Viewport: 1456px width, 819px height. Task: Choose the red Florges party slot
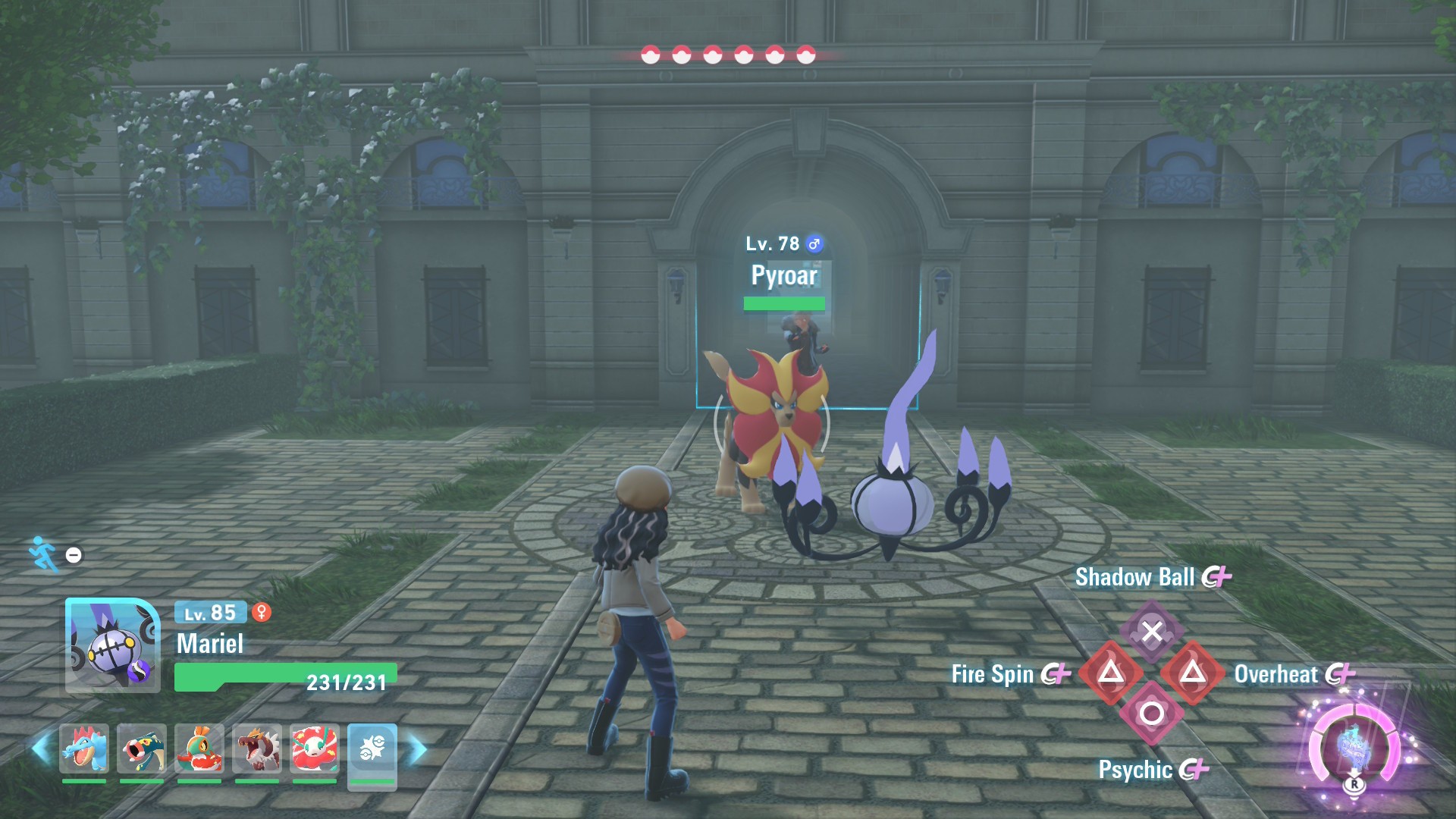(x=315, y=748)
